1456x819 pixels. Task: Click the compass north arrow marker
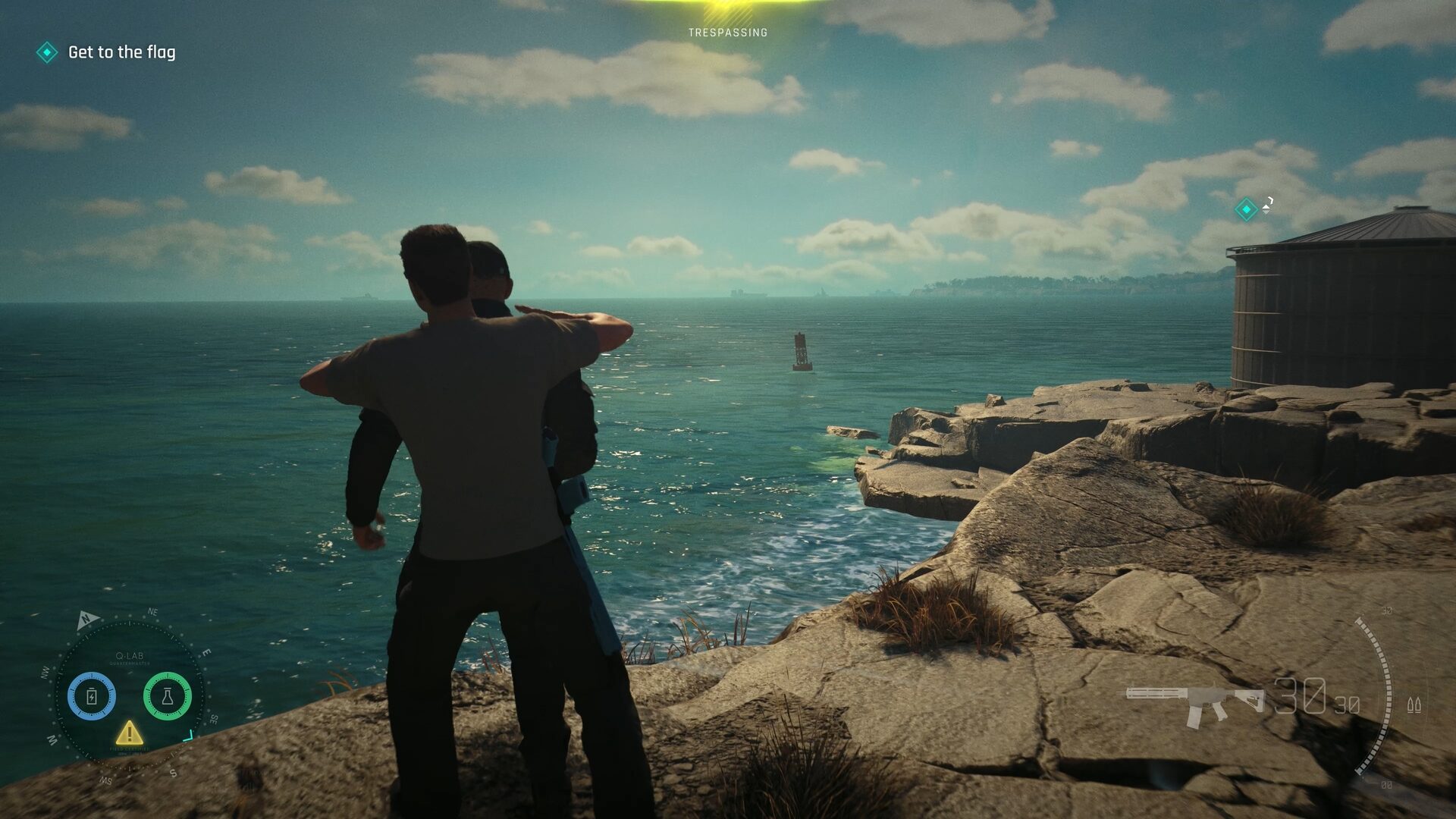pyautogui.click(x=87, y=620)
